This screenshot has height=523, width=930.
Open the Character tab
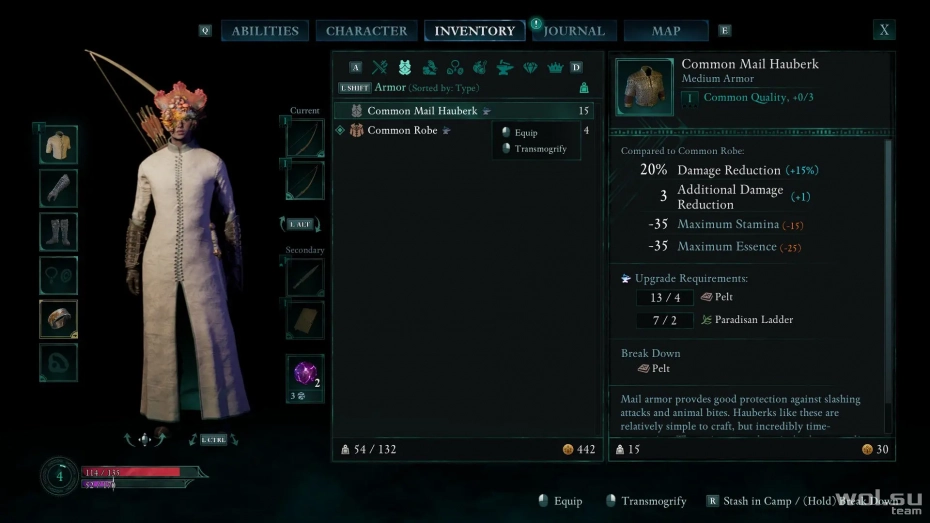click(x=367, y=31)
